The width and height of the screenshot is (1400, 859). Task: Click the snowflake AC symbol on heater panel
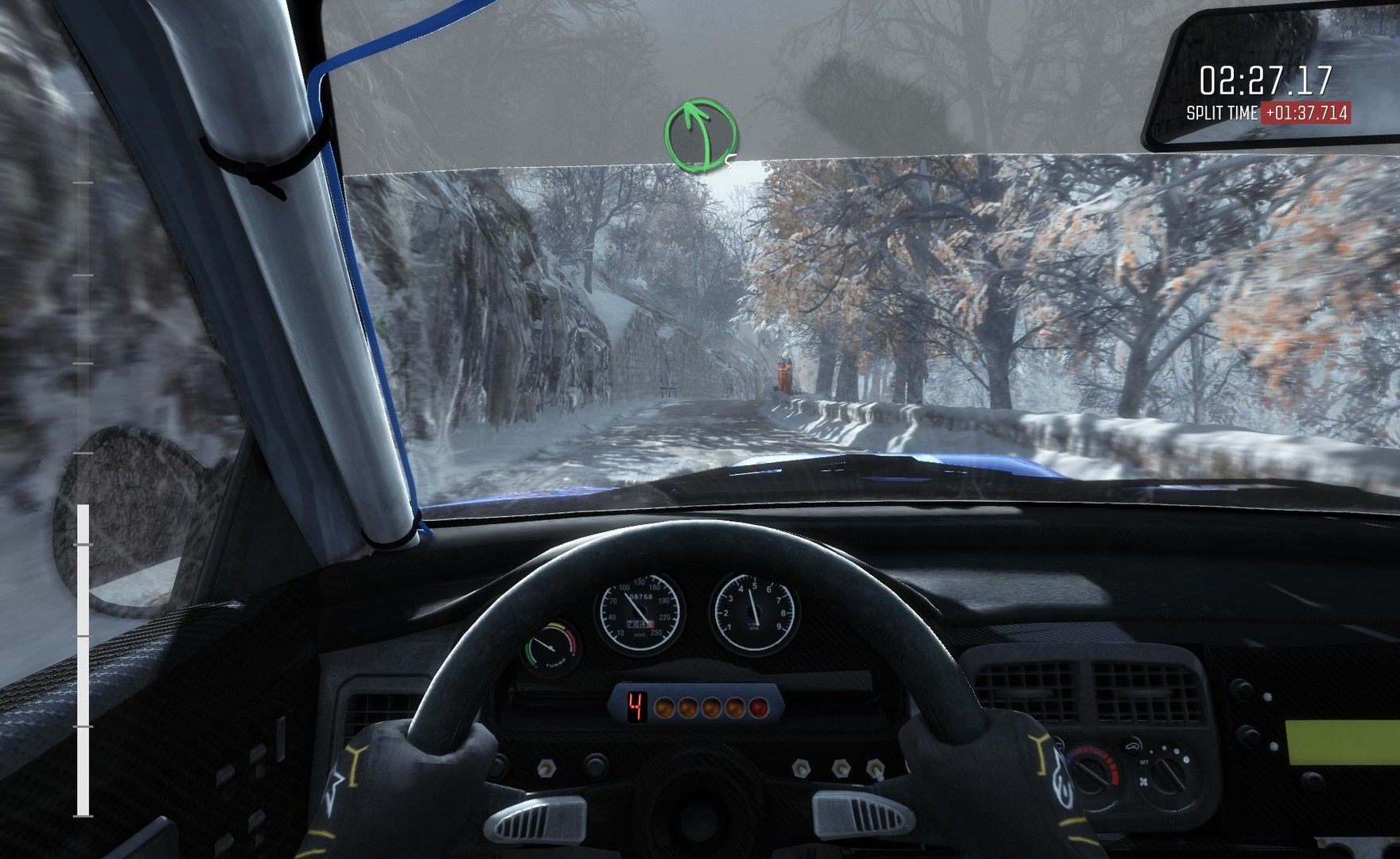(x=1144, y=782)
